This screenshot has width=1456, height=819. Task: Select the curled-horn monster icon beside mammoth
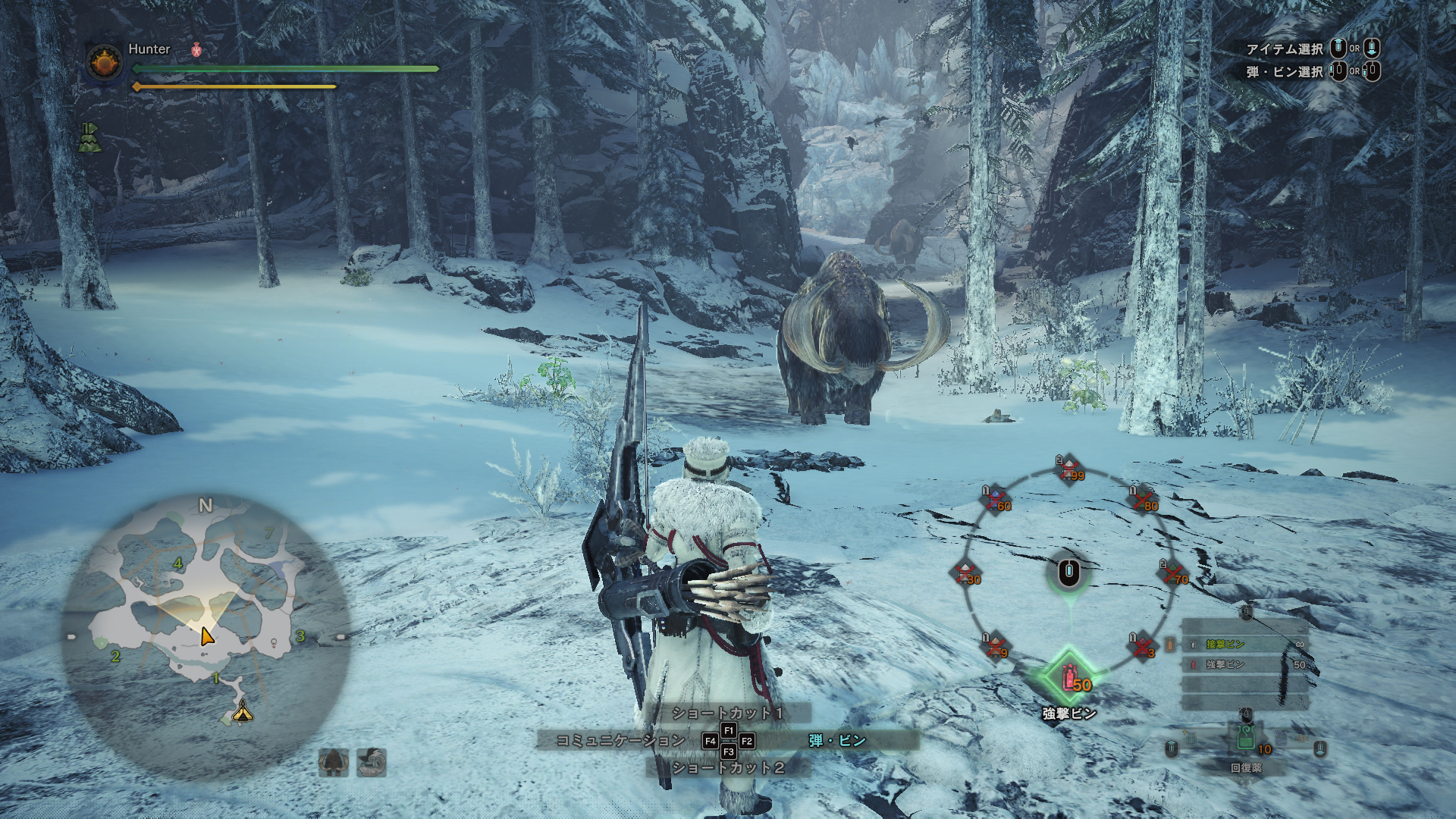(x=372, y=762)
